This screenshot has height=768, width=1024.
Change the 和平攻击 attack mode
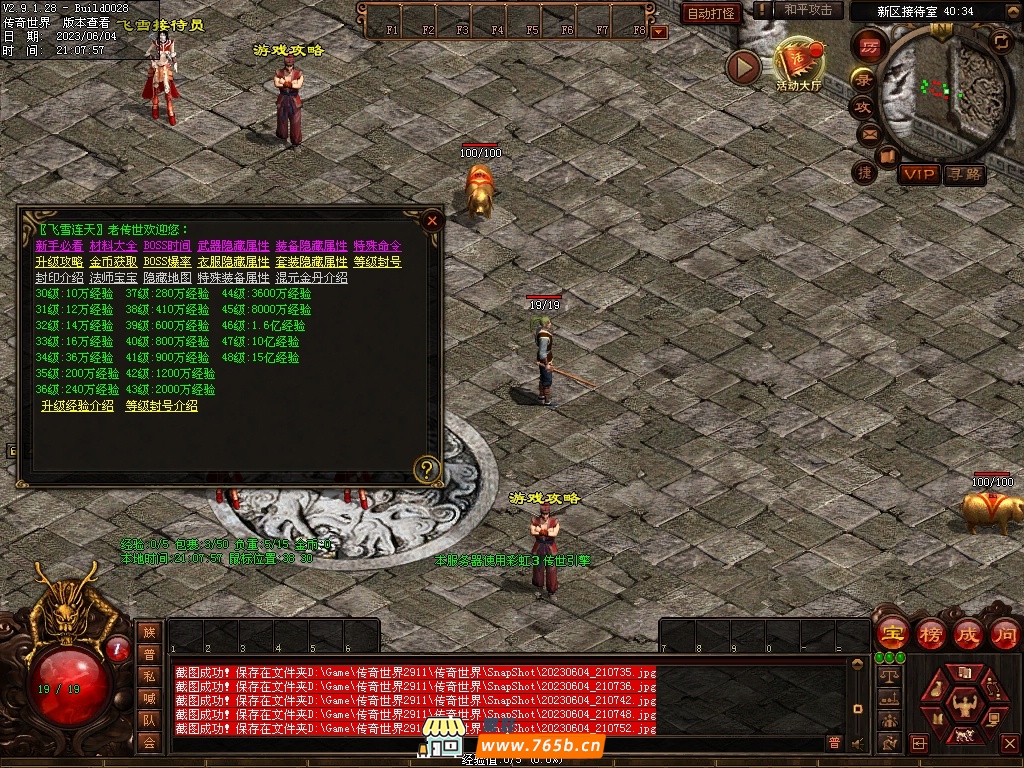808,10
